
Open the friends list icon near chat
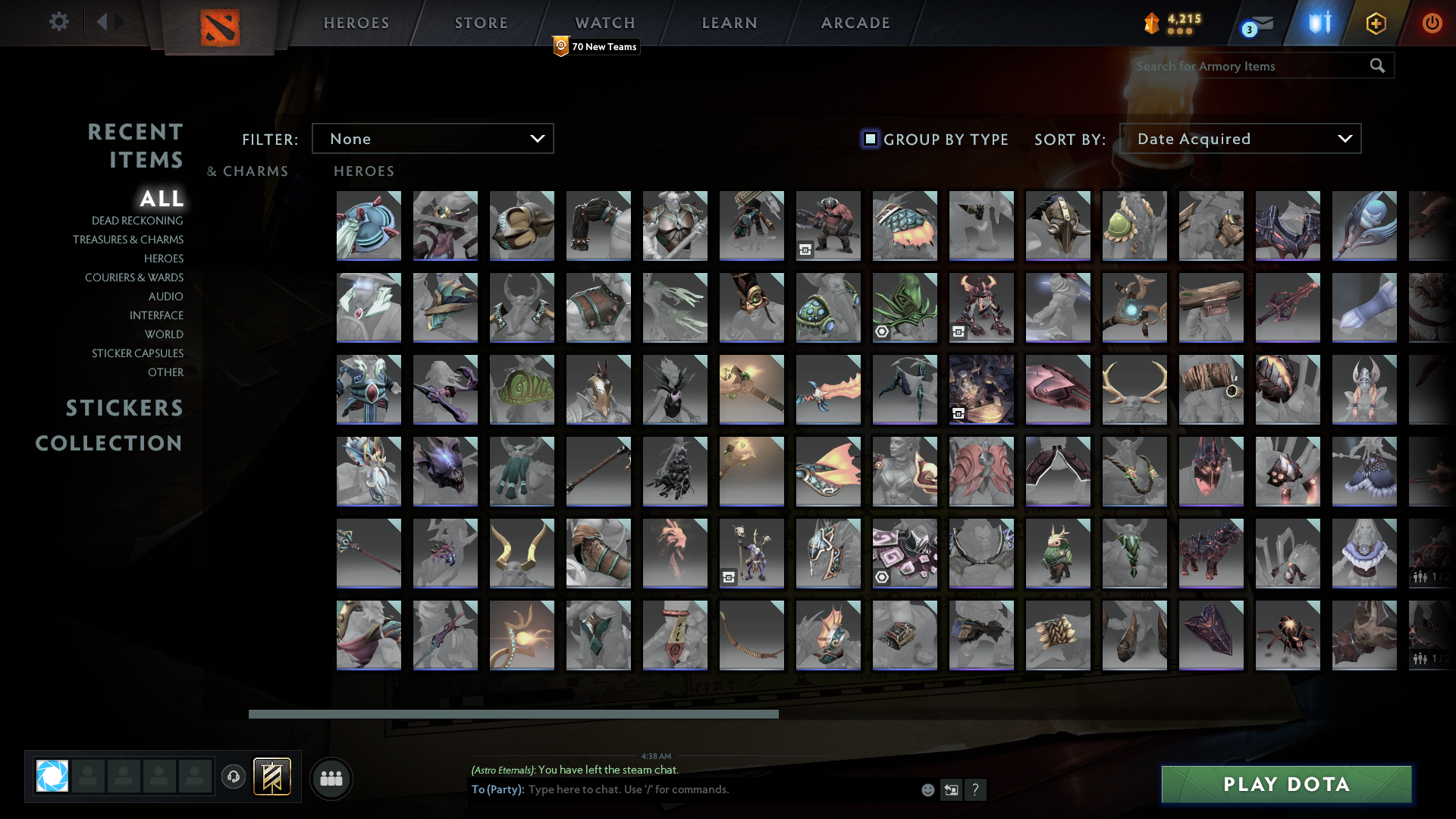[x=331, y=778]
